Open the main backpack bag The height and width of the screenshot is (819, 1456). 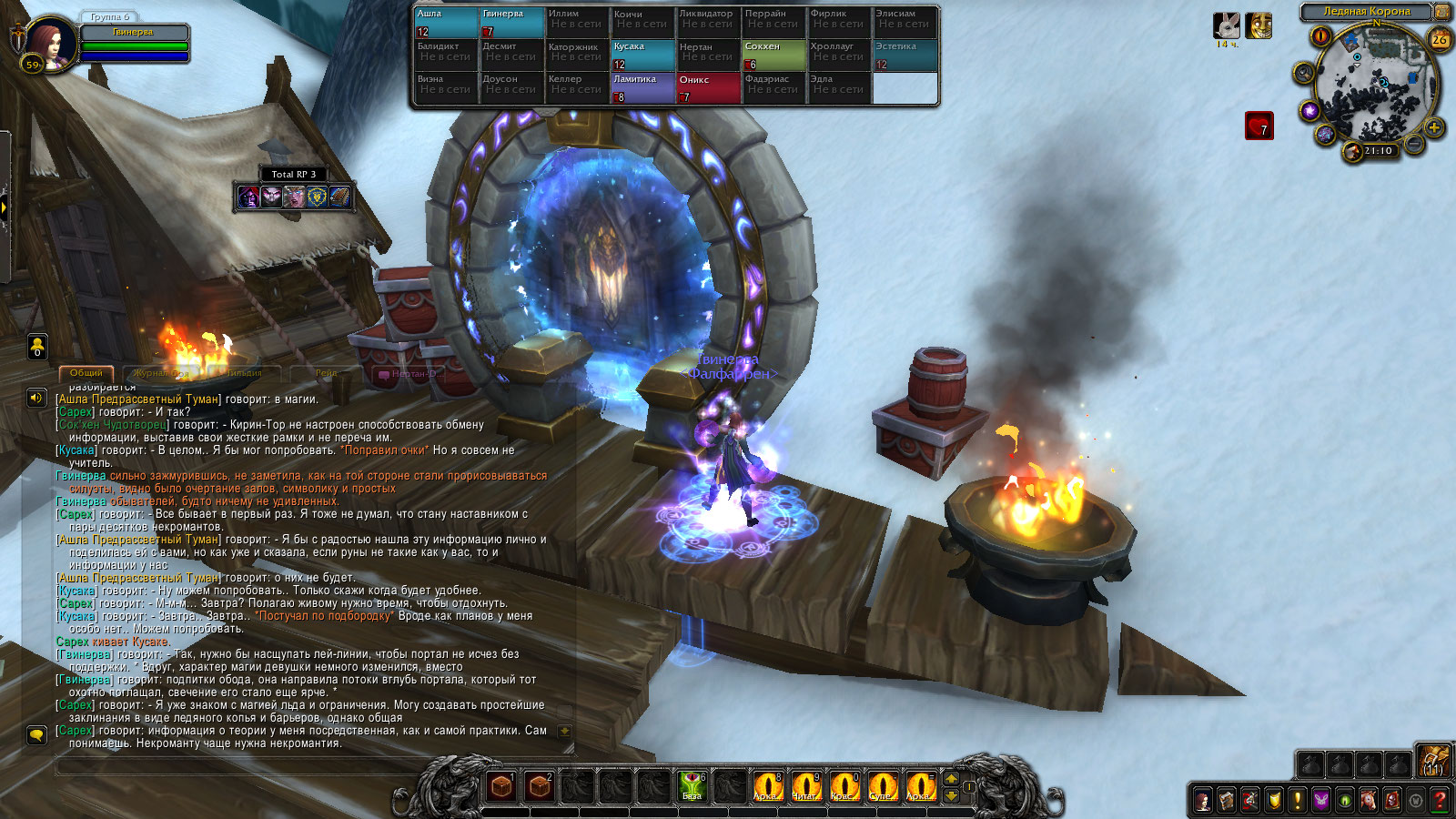(x=1434, y=762)
